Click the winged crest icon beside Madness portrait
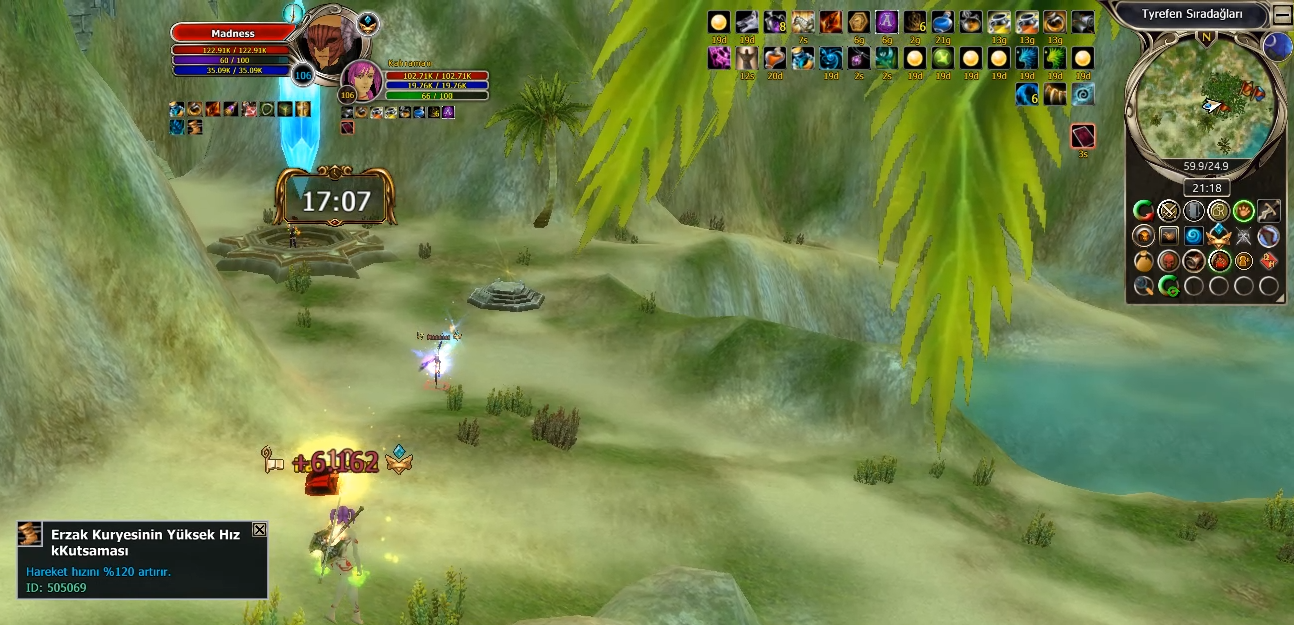1294x625 pixels. [368, 22]
